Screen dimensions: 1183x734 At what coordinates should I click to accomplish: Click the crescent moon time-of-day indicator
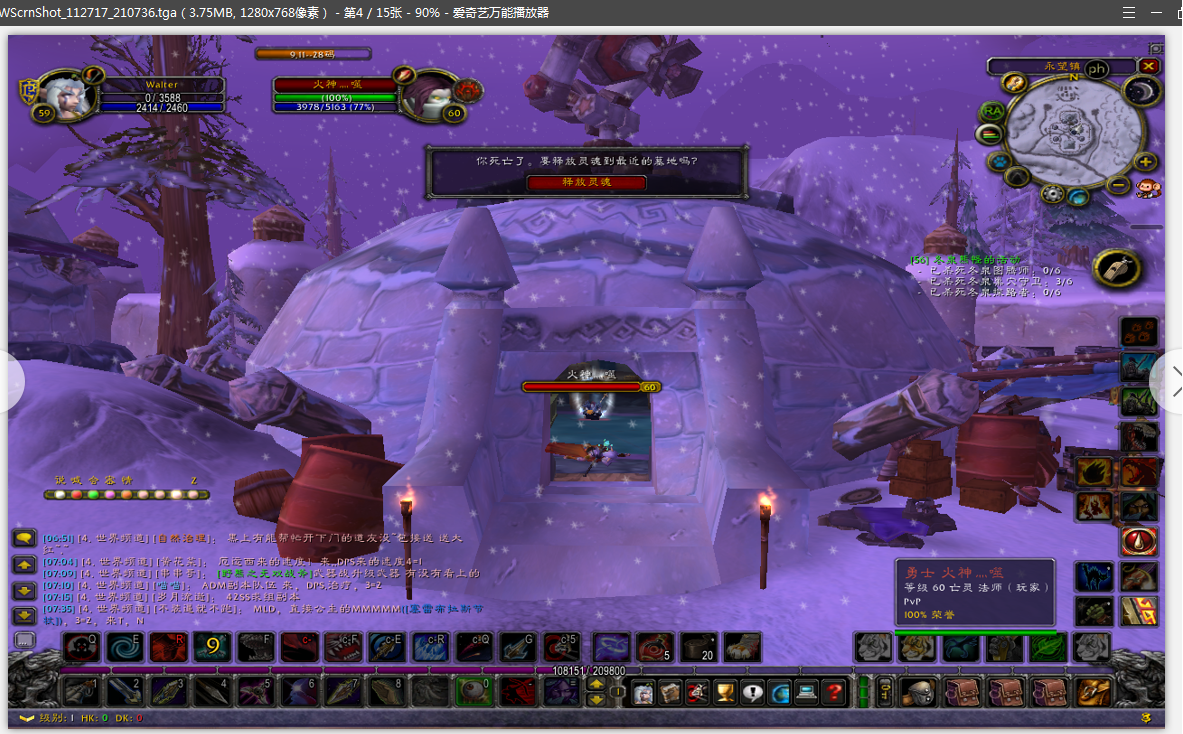pos(1140,91)
